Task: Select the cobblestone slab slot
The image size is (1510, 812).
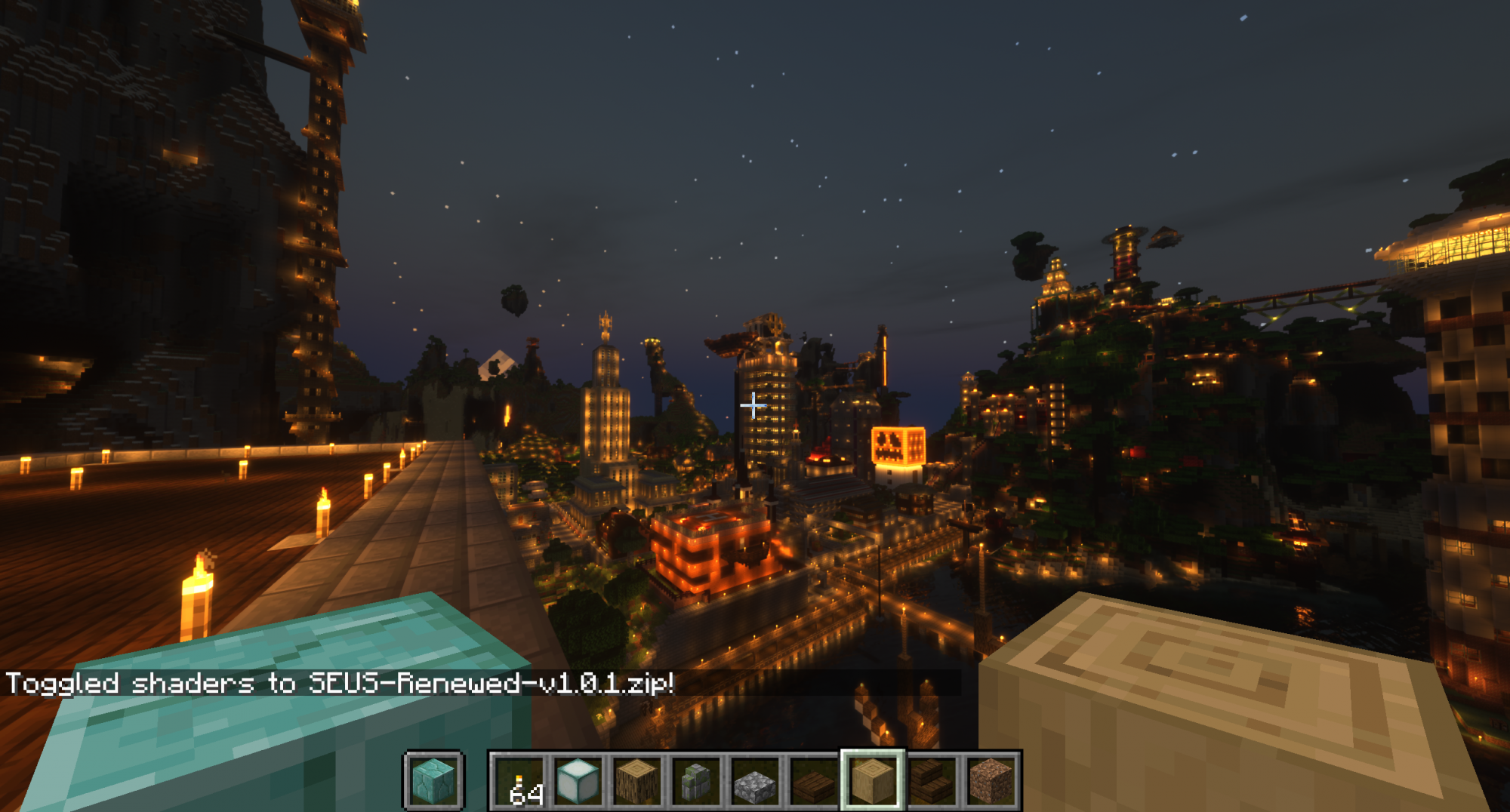Action: 755,780
